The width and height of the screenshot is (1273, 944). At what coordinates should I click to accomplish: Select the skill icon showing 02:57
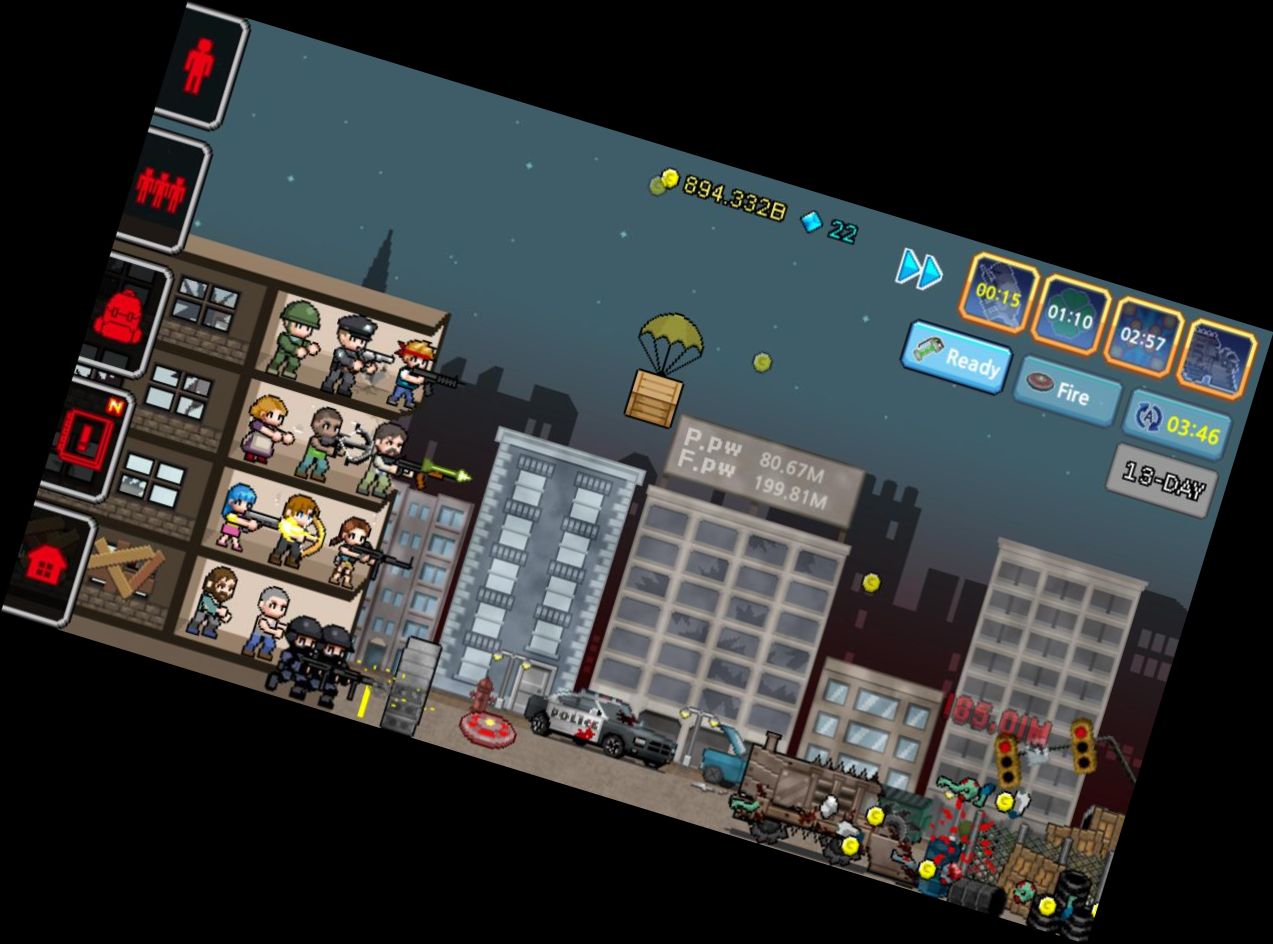(1143, 338)
